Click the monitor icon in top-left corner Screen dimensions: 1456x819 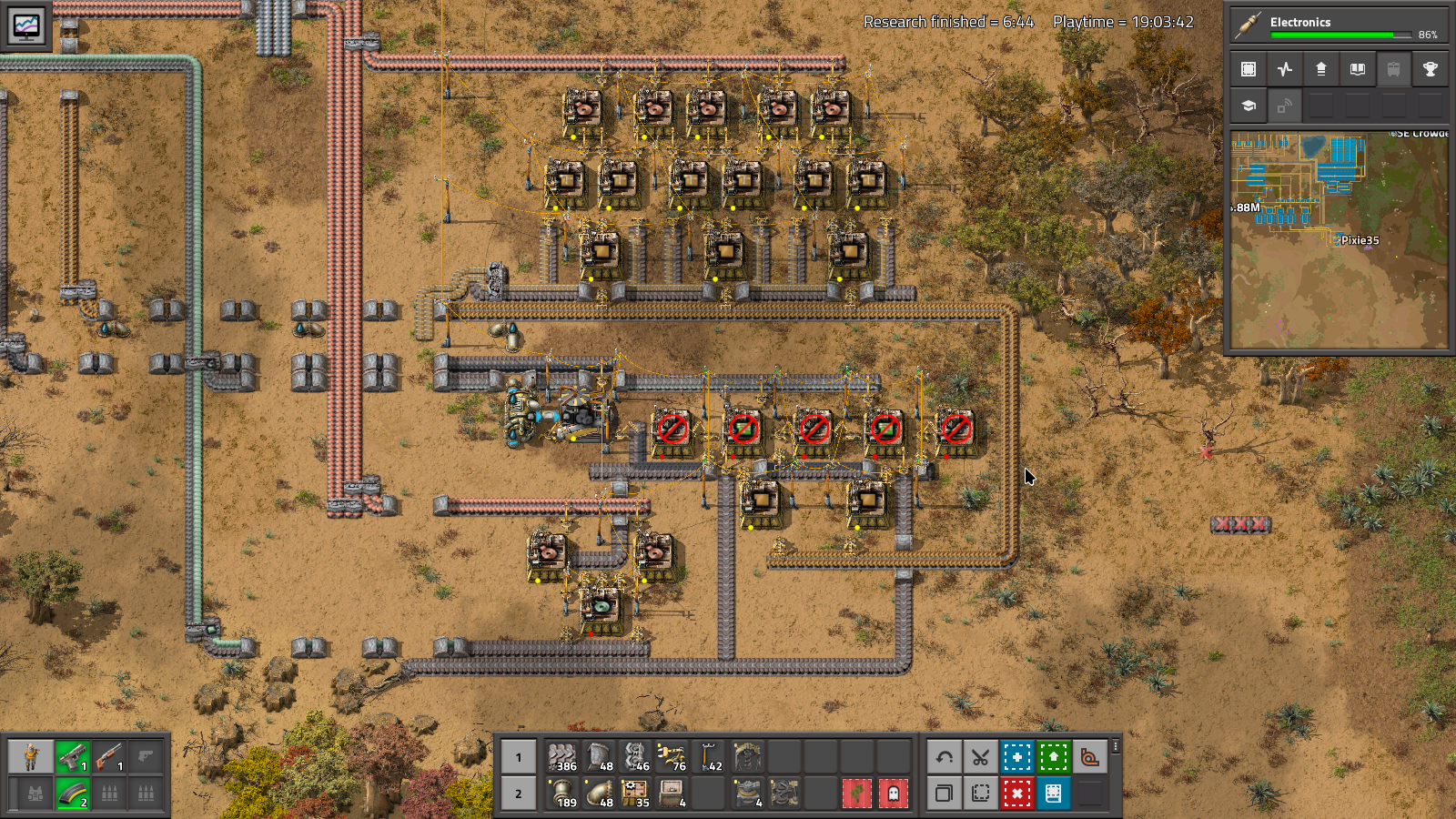point(26,25)
